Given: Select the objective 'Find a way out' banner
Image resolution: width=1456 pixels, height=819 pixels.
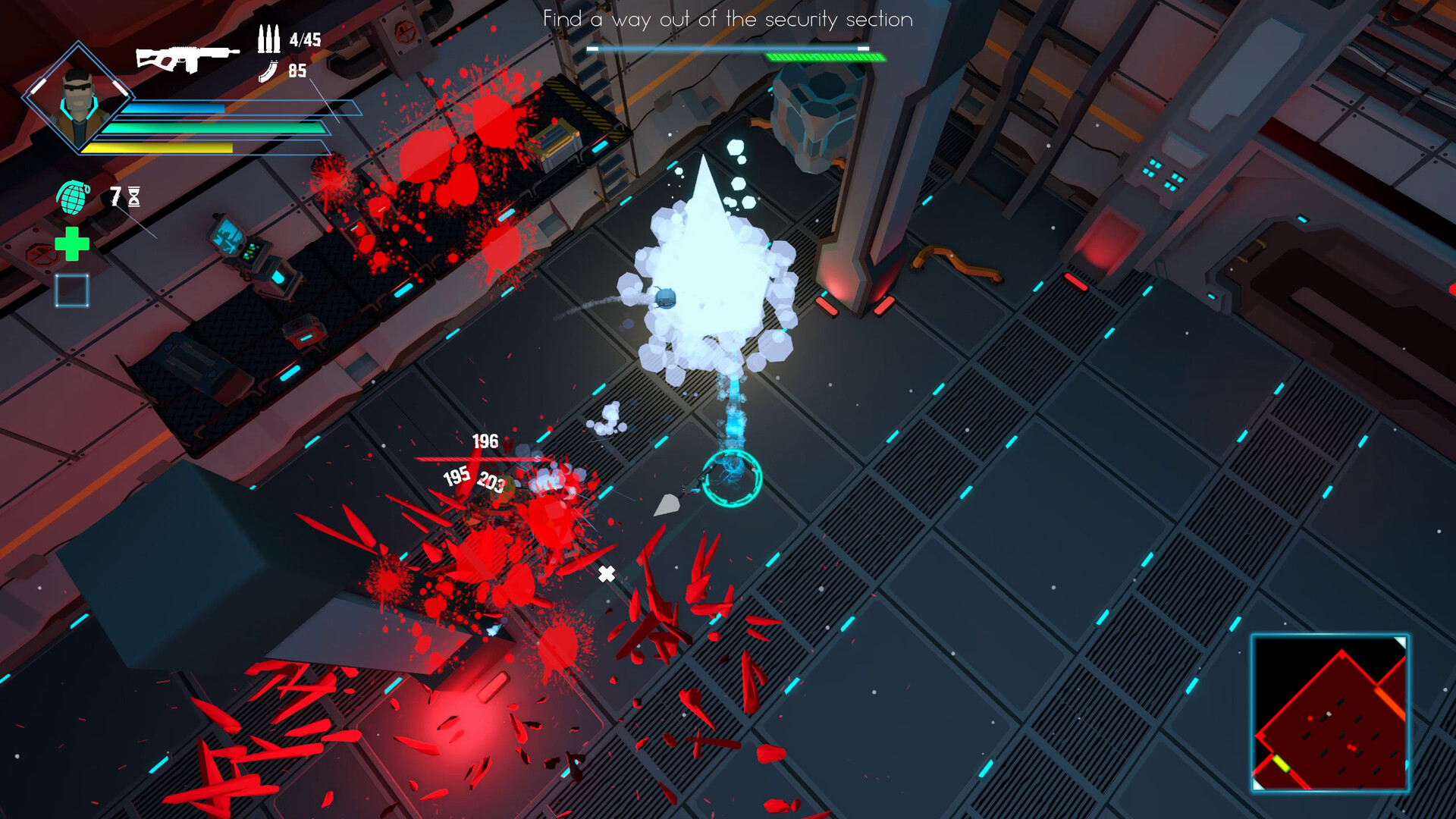Looking at the screenshot, I should coord(726,20).
